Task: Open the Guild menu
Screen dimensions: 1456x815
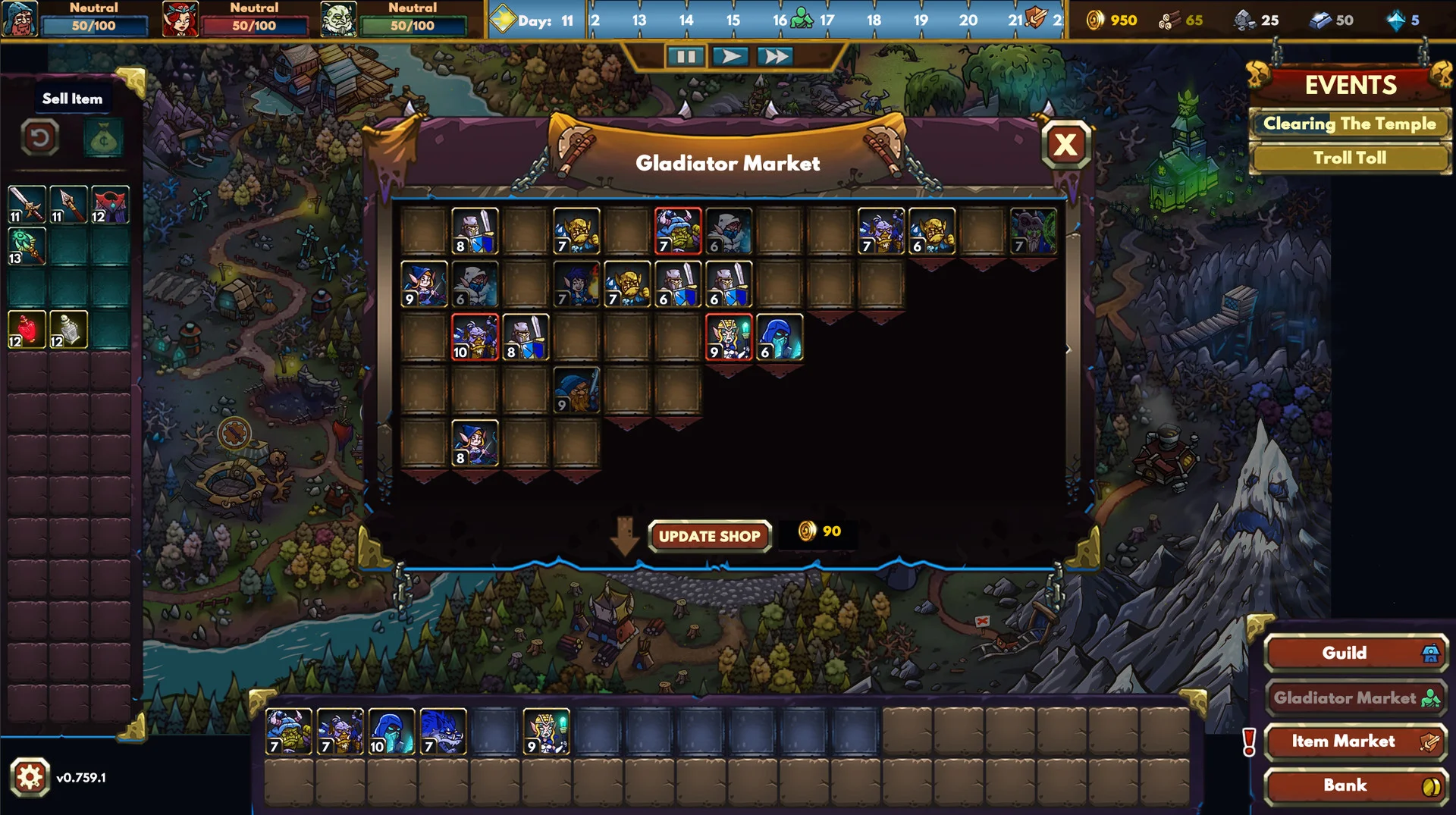Action: click(1356, 653)
